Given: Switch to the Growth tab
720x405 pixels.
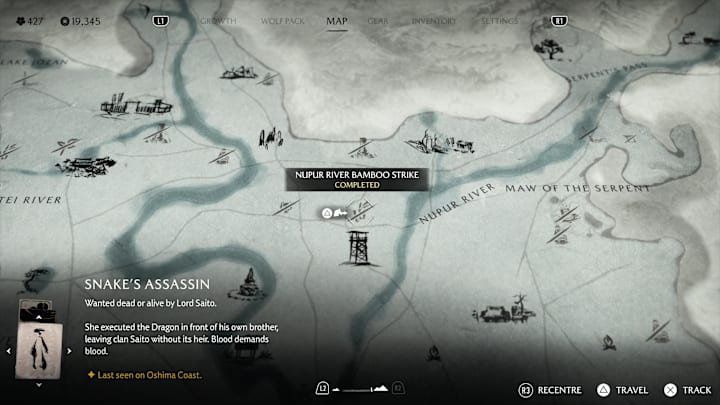Looking at the screenshot, I should (218, 20).
